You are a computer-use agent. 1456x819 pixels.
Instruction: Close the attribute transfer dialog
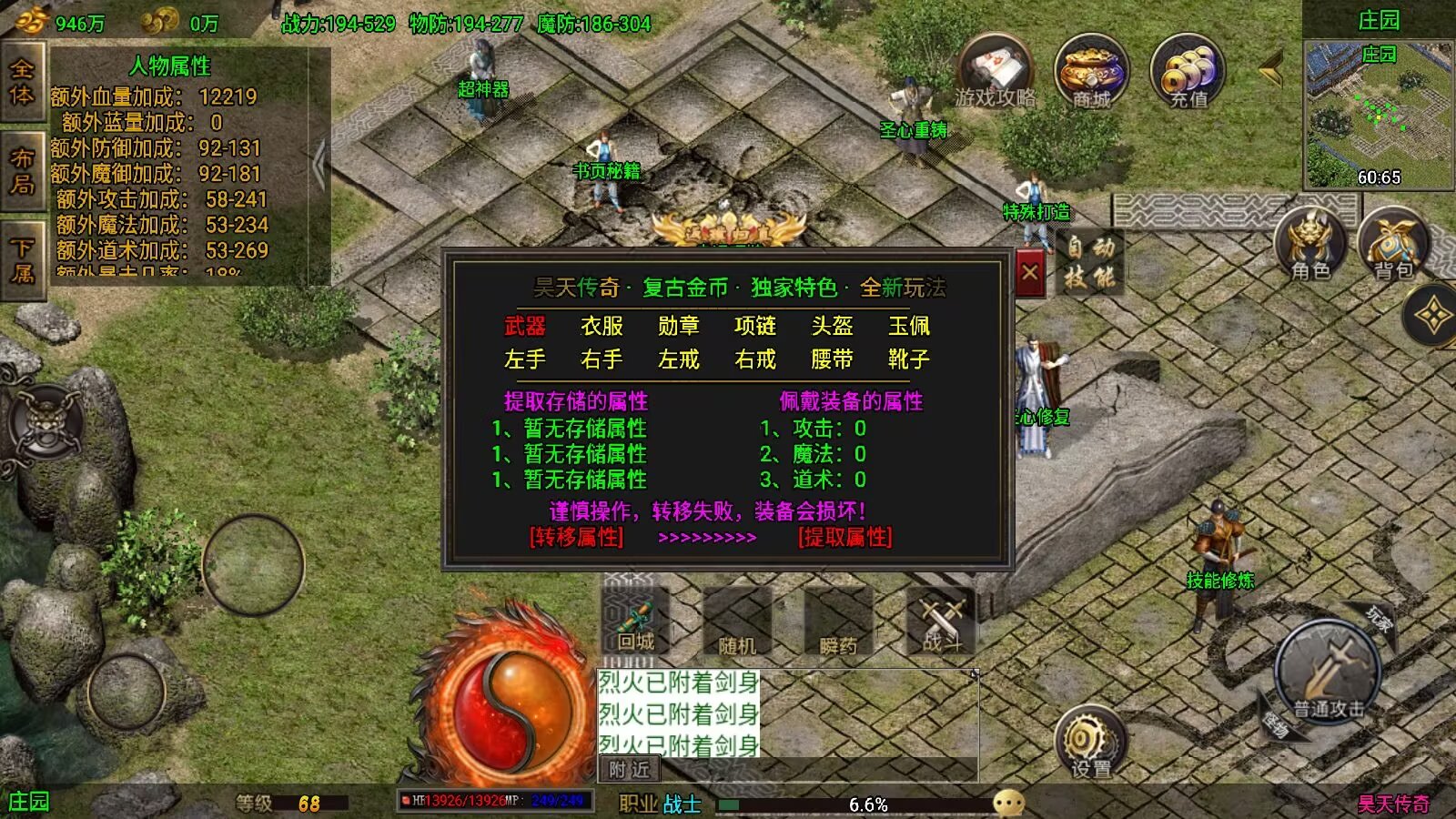[x=1030, y=272]
